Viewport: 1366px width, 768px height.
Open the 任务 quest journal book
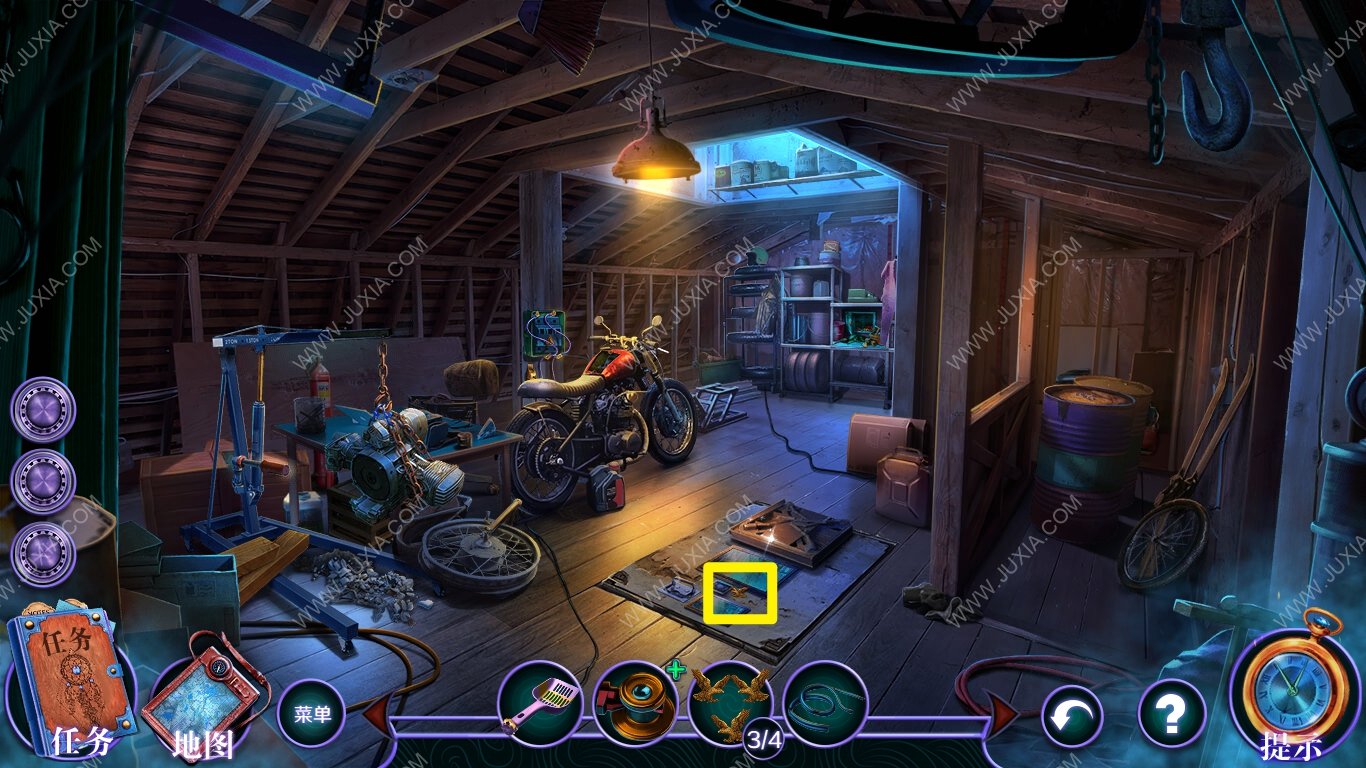pyautogui.click(x=70, y=682)
